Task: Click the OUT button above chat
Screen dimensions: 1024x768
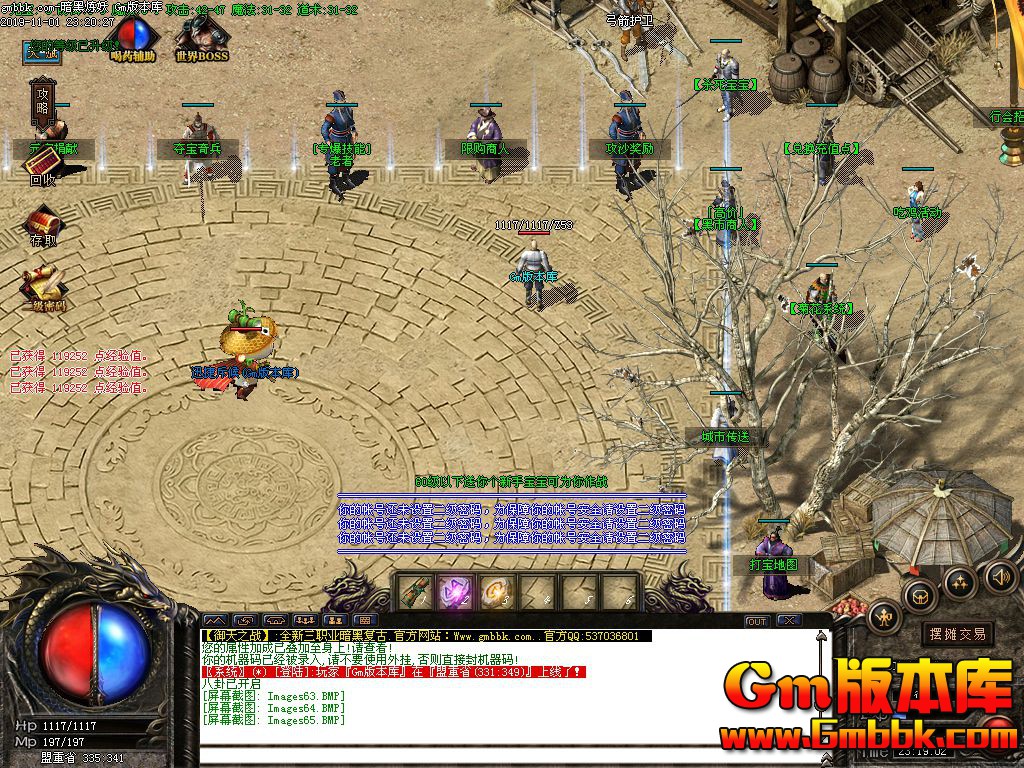Action: click(757, 621)
